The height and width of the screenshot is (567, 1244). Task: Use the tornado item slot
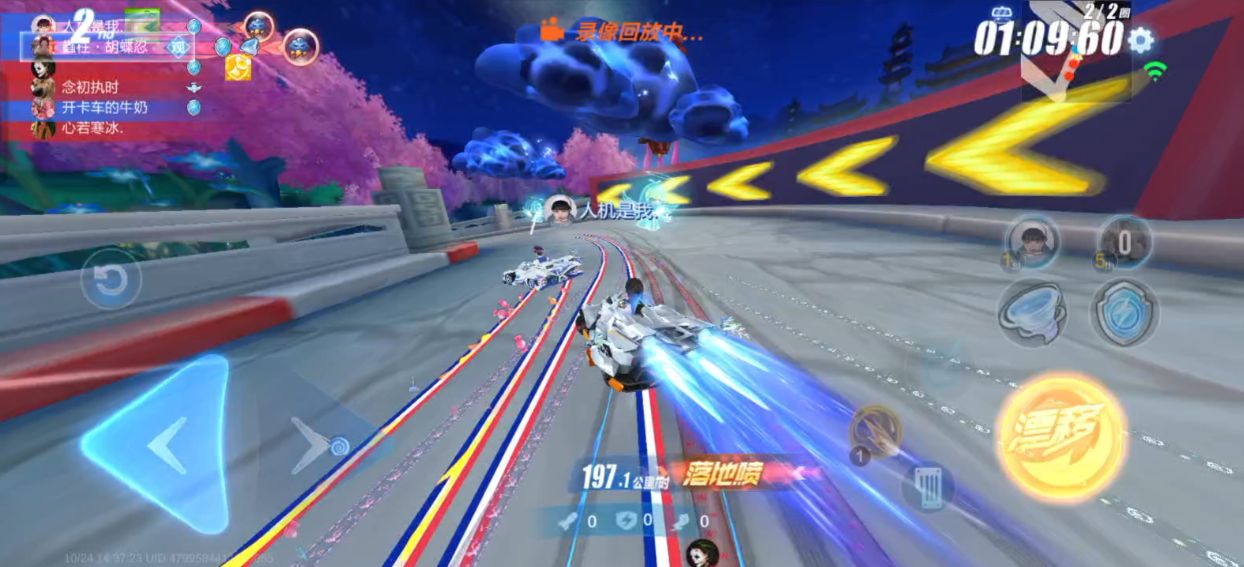pos(1031,312)
